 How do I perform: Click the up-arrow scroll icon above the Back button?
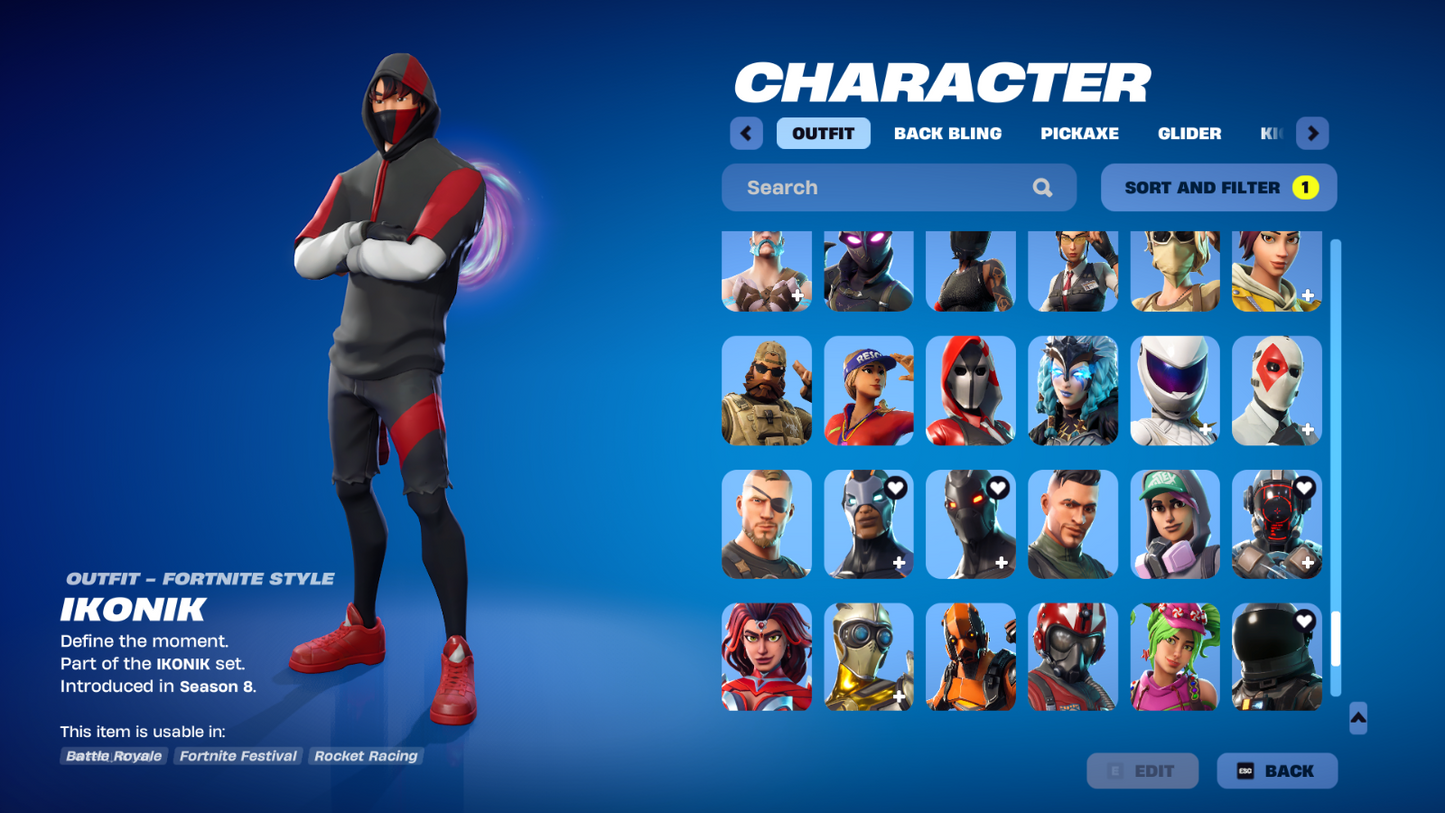[1357, 718]
